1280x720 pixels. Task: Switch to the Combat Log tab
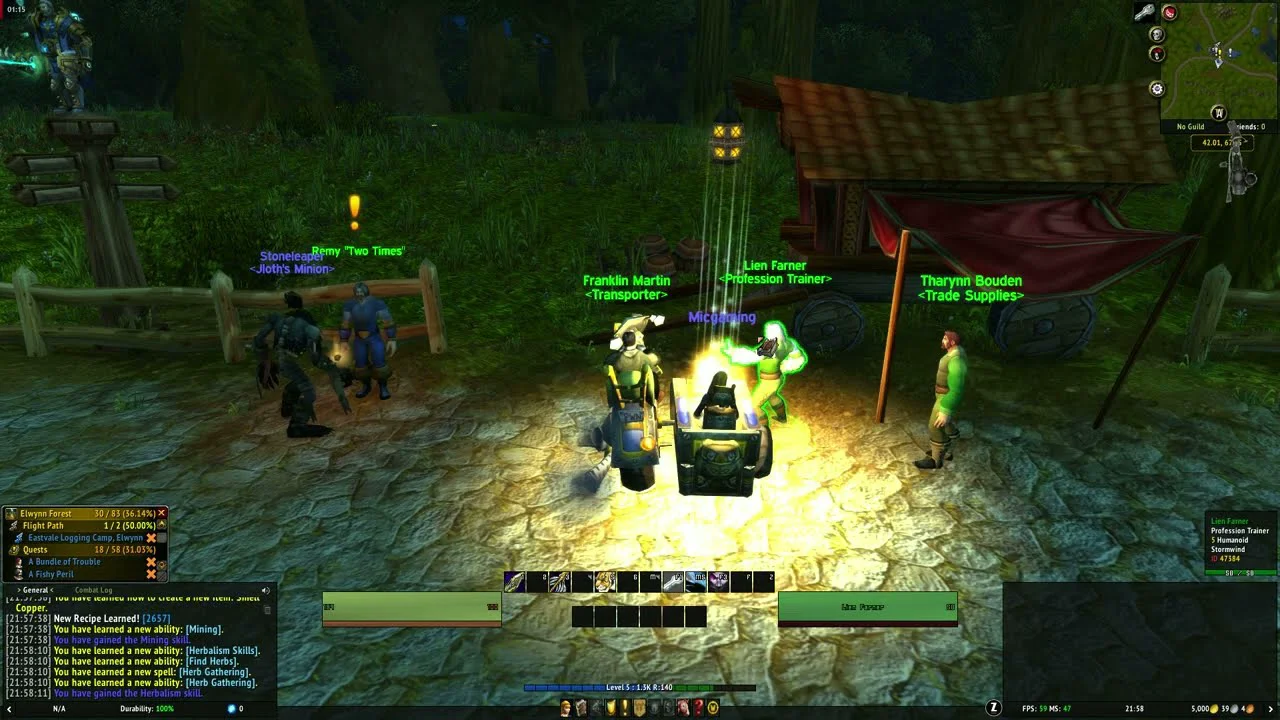tap(94, 590)
